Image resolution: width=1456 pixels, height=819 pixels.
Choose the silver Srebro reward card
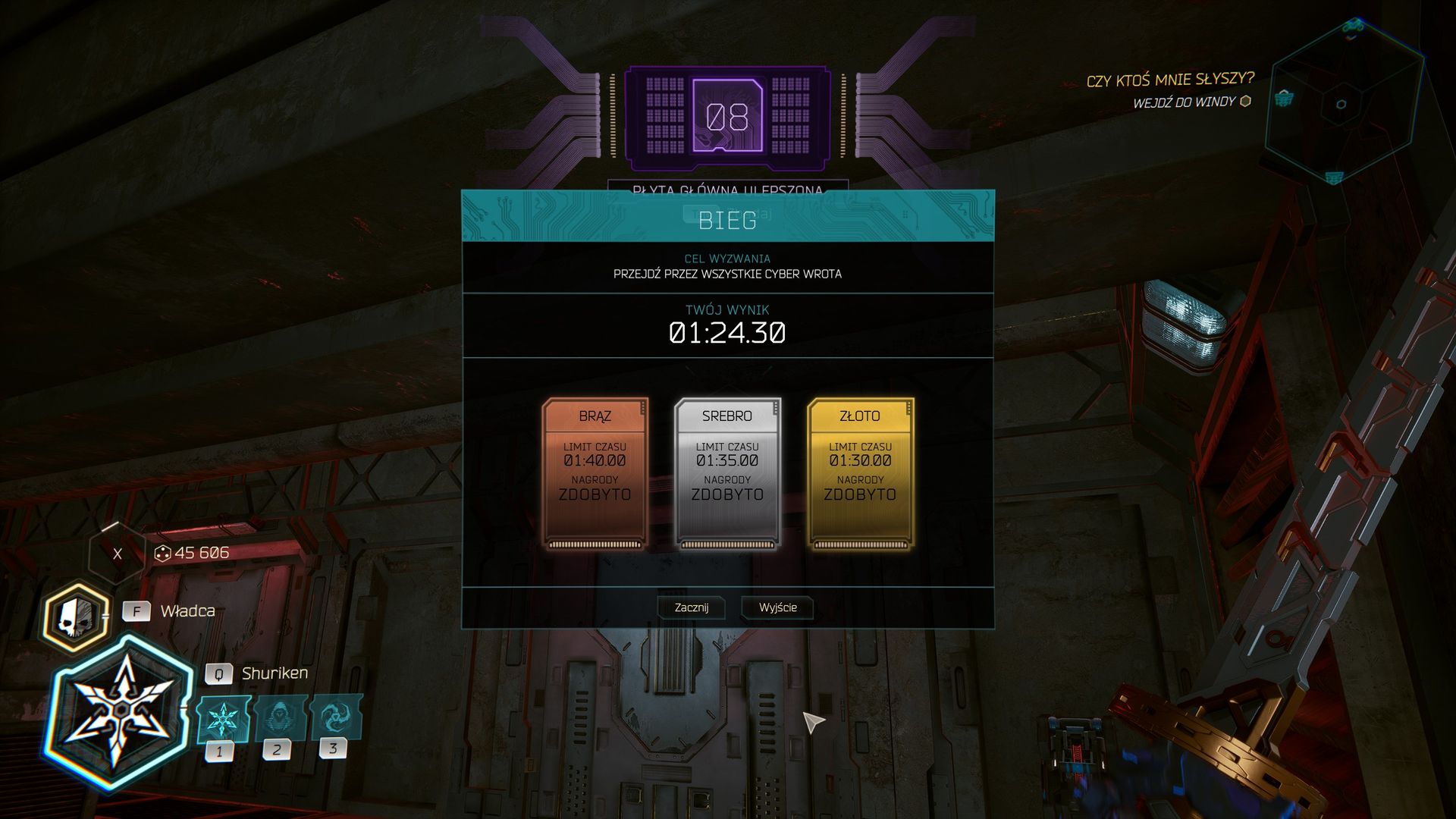tap(727, 472)
